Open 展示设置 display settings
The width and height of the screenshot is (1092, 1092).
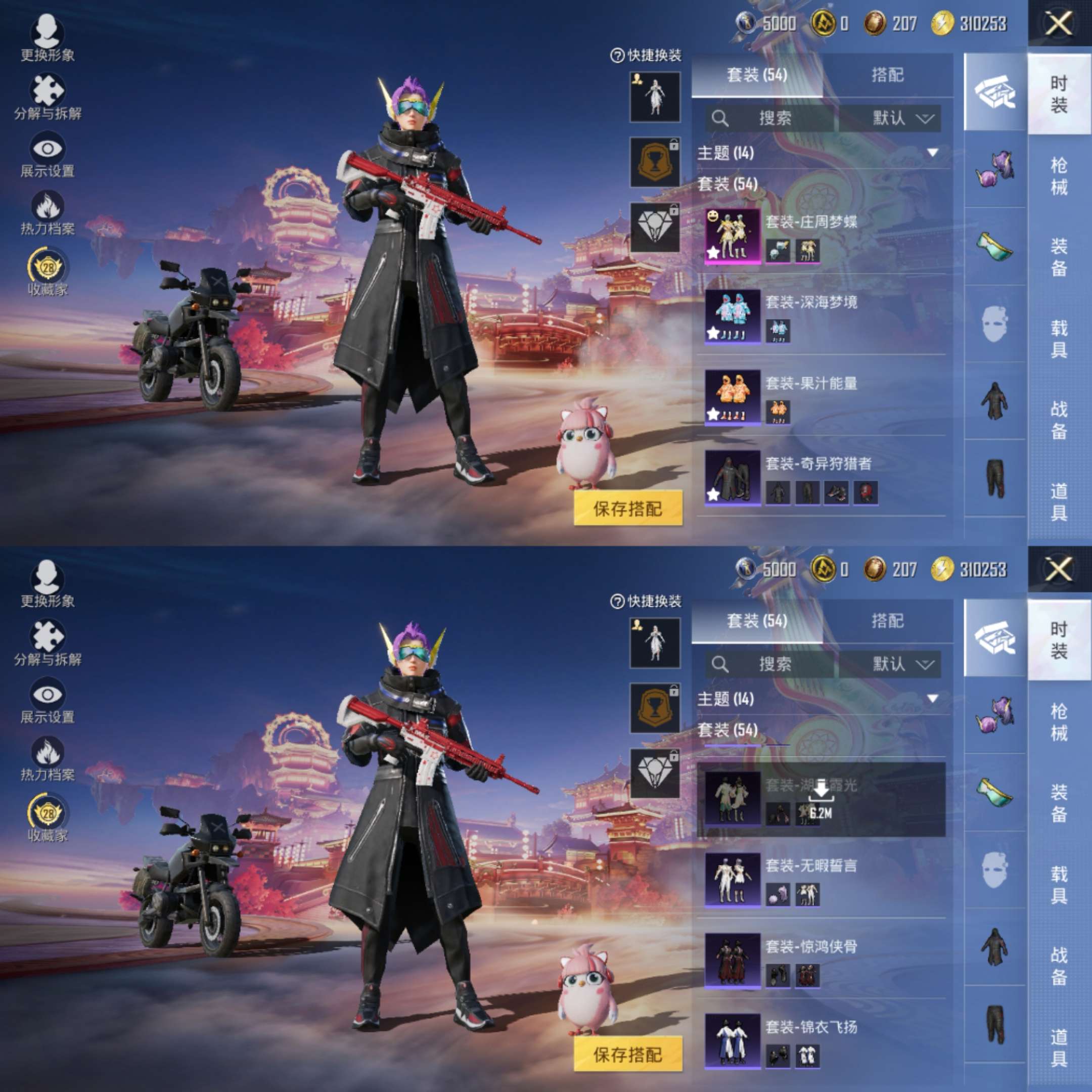pyautogui.click(x=48, y=150)
